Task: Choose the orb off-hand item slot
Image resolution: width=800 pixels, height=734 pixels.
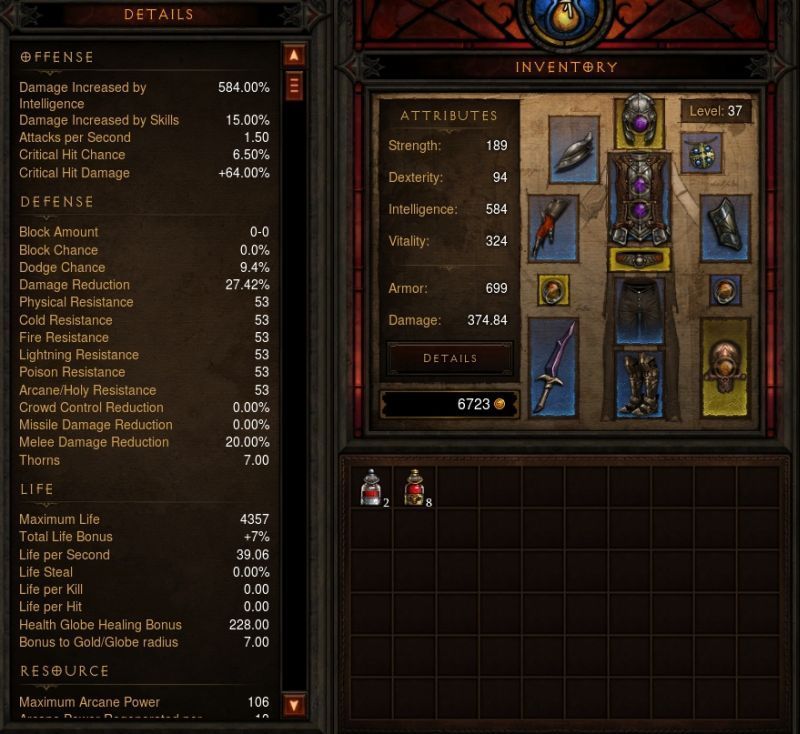Action: click(724, 367)
